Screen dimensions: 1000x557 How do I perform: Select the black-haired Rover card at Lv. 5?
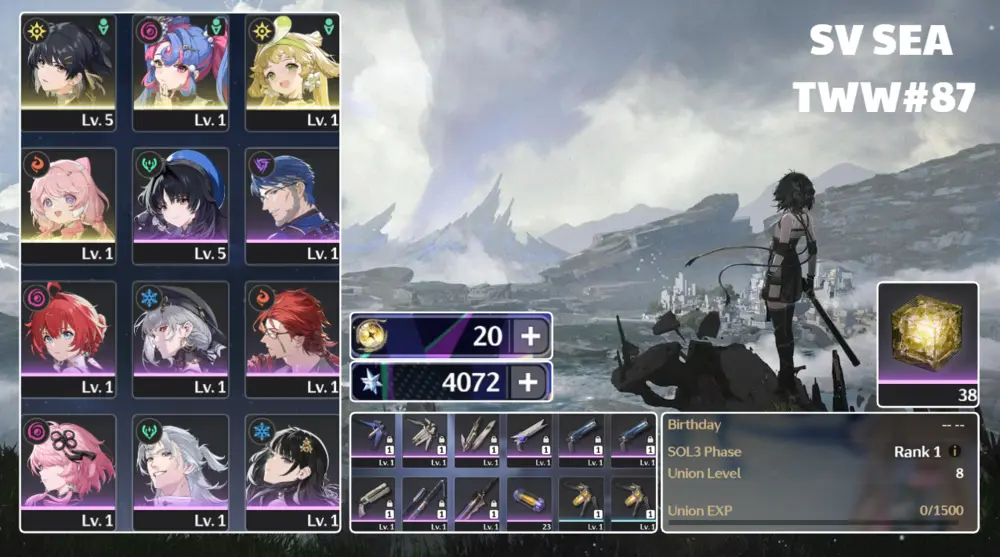[x=68, y=71]
